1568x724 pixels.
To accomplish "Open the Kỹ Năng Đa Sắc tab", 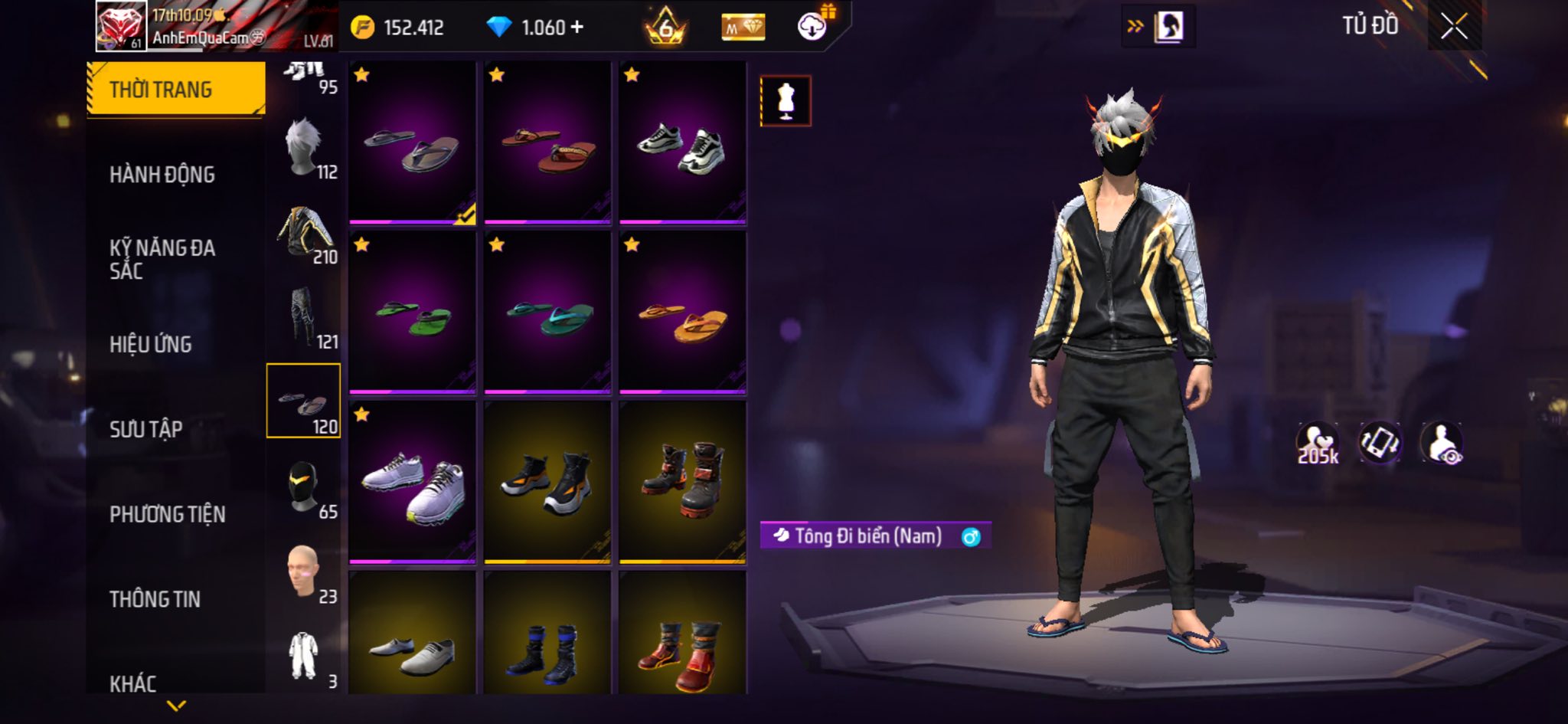I will [162, 259].
